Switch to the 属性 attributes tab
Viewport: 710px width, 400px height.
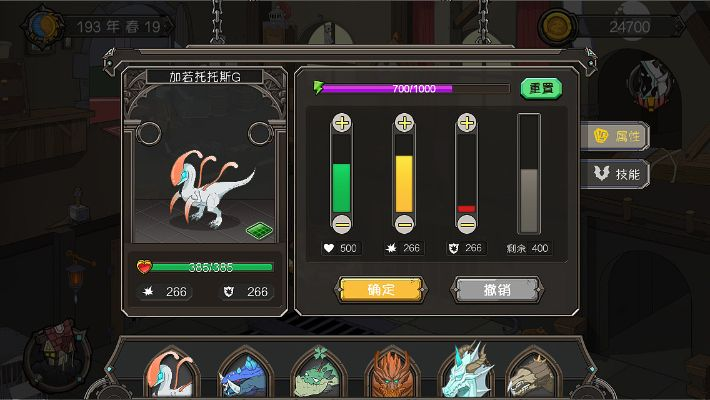coord(618,135)
